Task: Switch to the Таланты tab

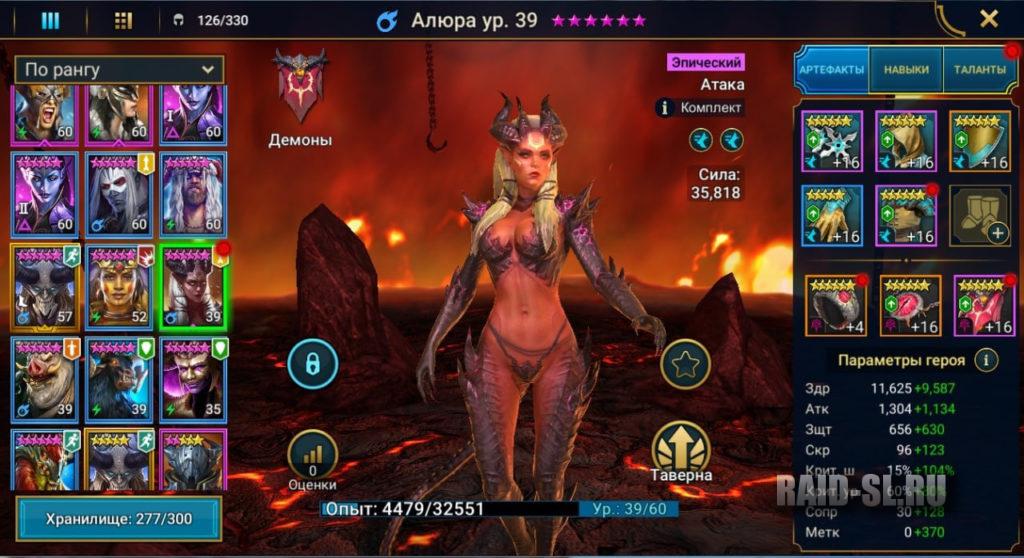Action: tap(979, 70)
